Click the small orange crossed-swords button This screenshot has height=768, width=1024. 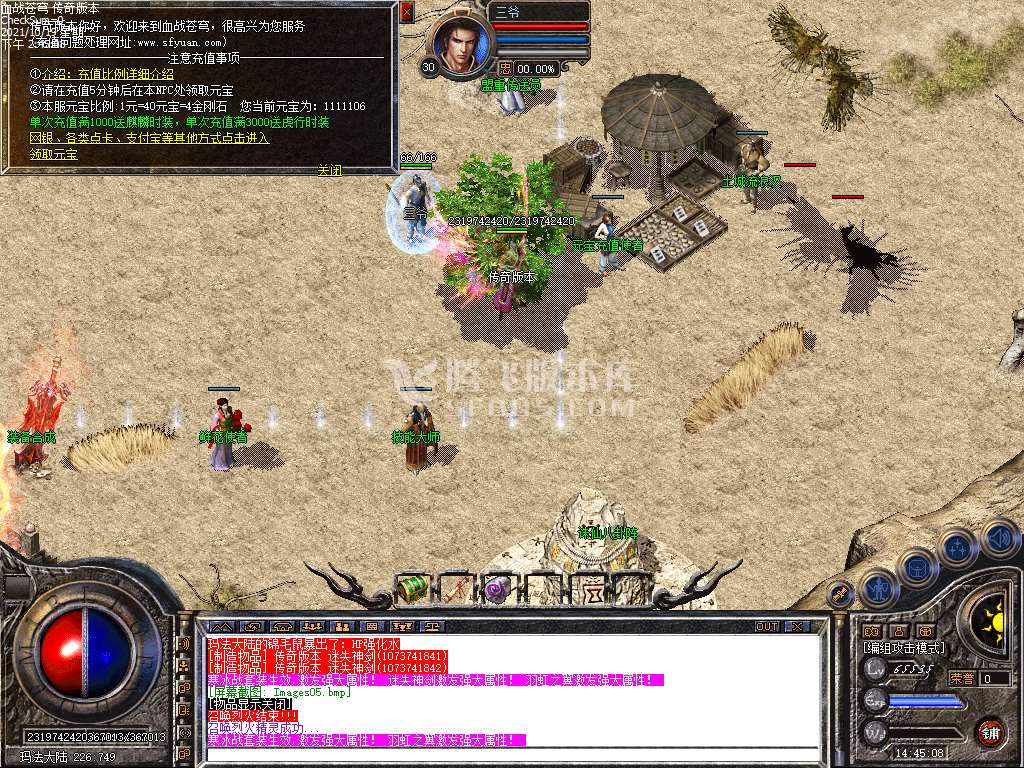841,594
